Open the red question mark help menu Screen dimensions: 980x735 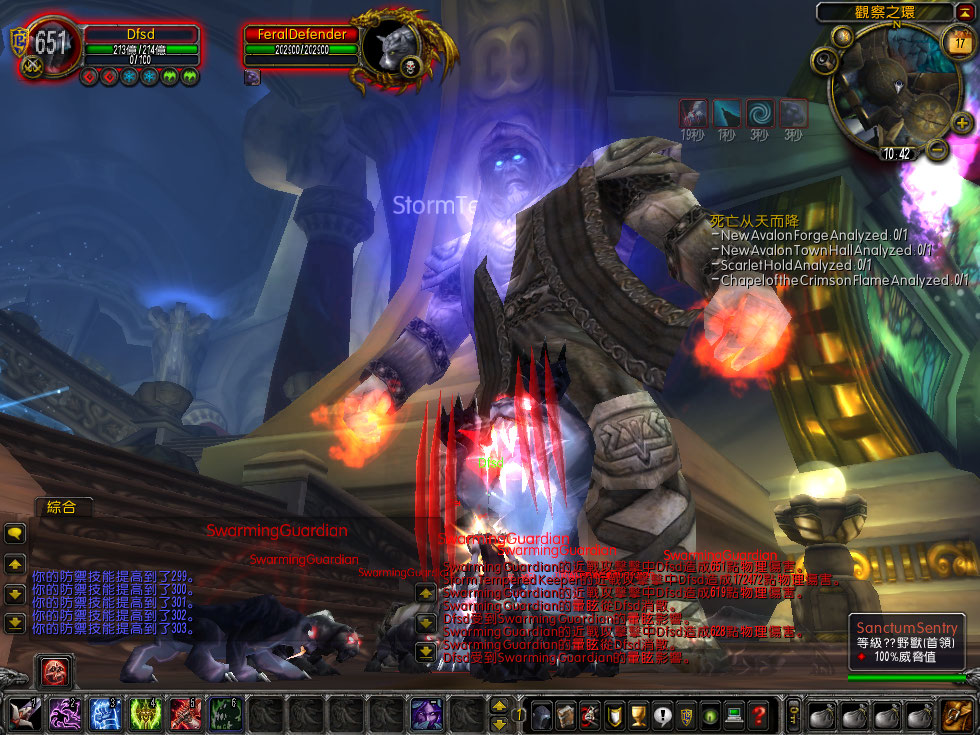760,715
